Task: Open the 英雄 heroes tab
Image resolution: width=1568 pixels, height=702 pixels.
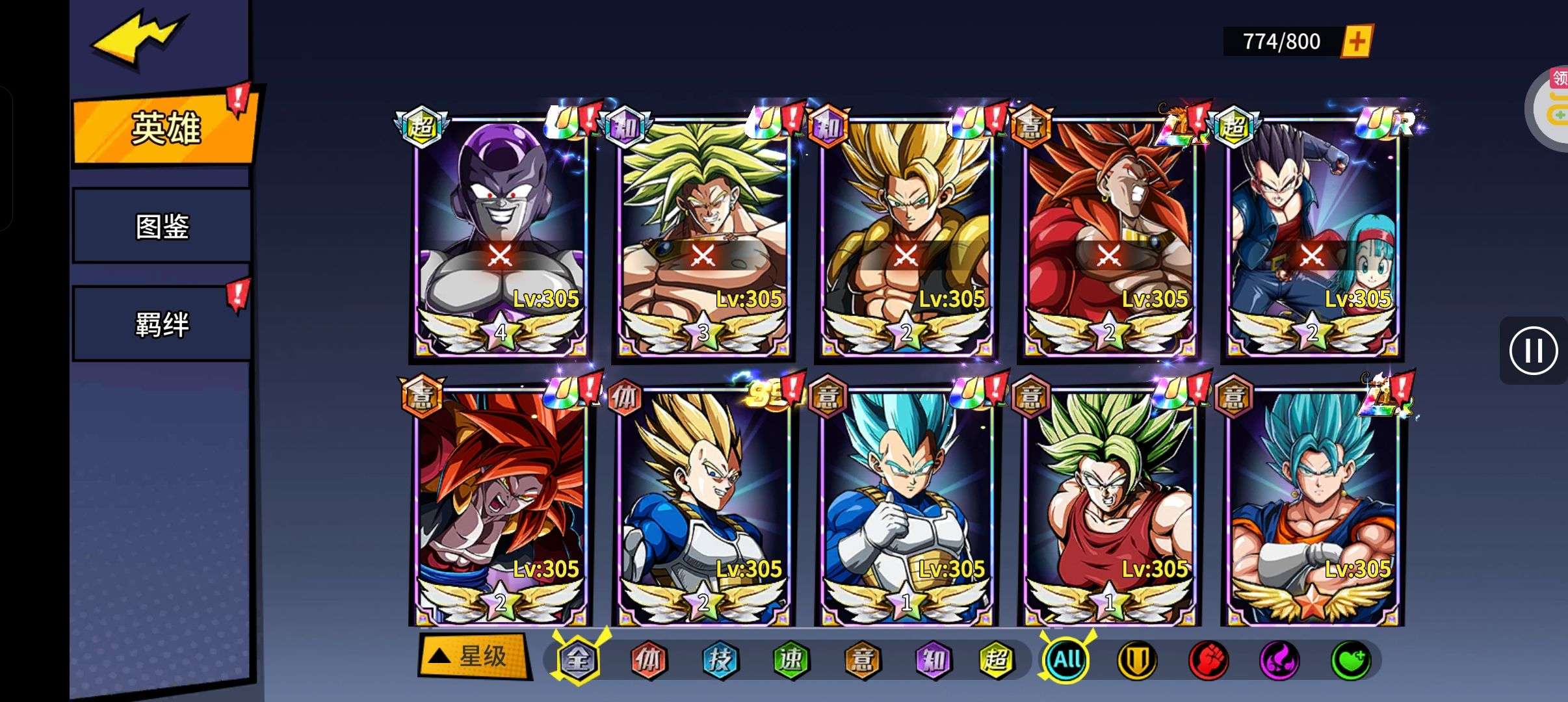Action: [165, 128]
